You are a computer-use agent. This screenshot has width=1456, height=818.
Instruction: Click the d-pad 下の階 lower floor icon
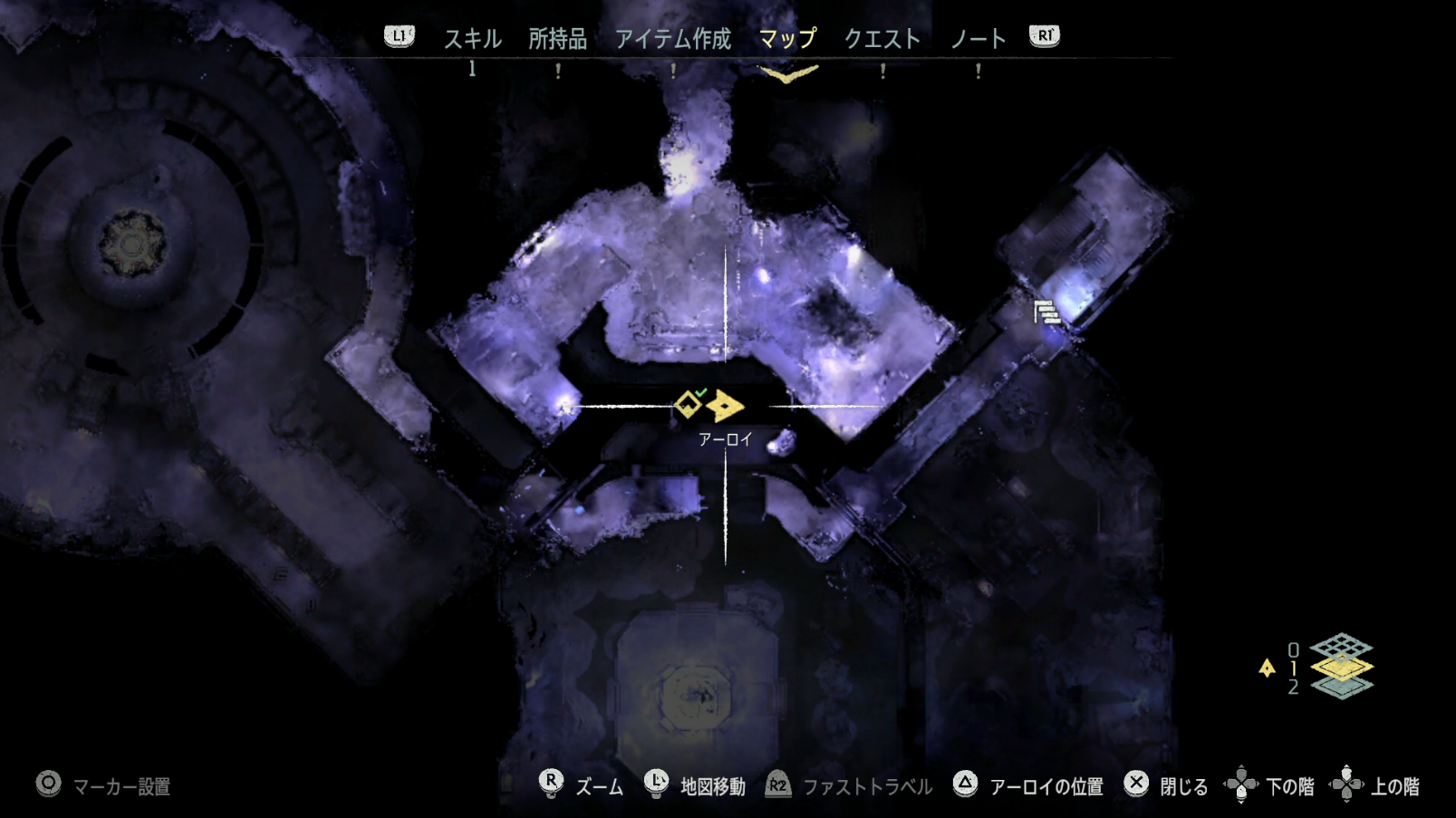1243,784
